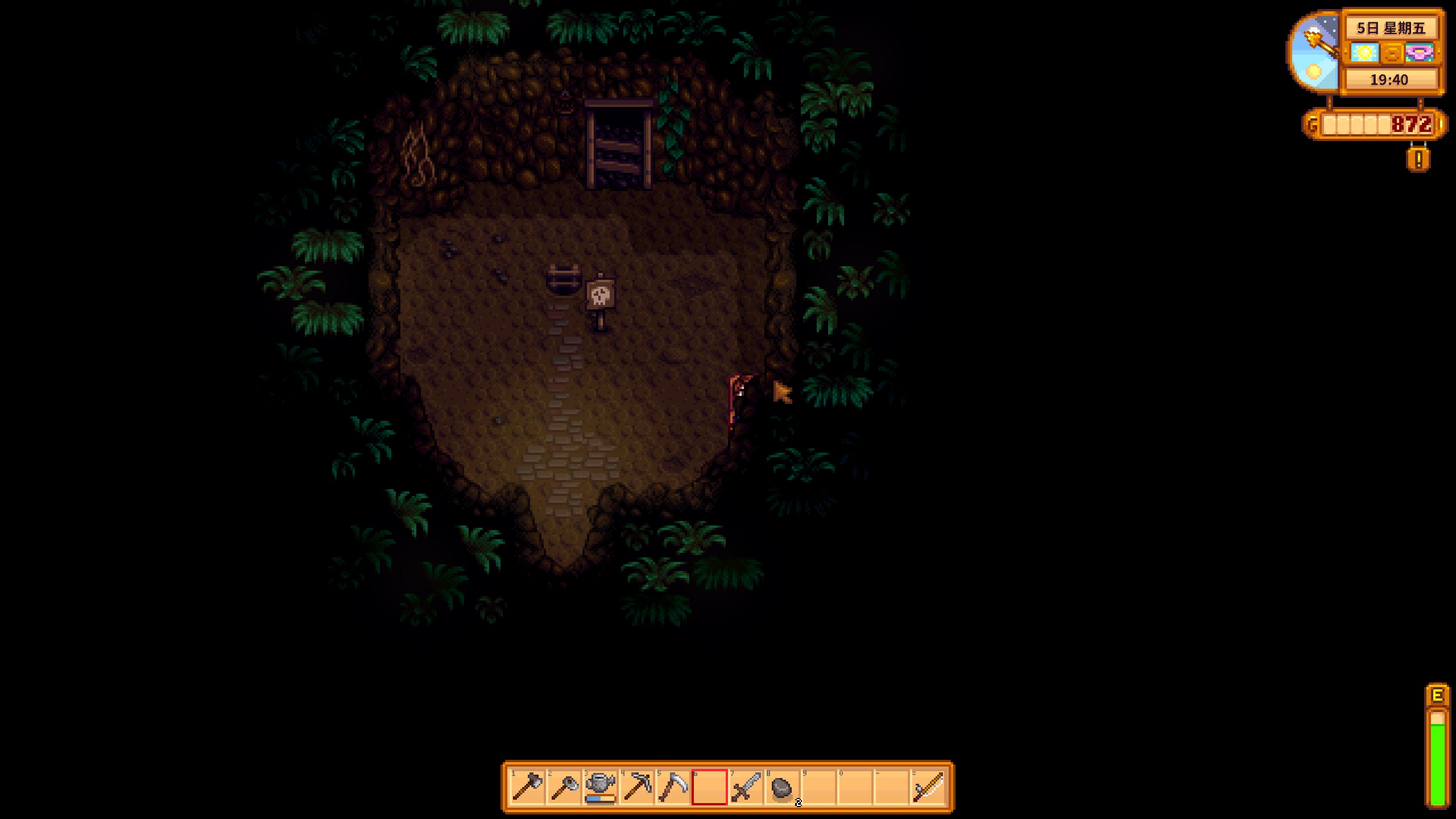1456x819 pixels.
Task: Pick the scythe in the hotbar
Action: pyautogui.click(x=673, y=787)
